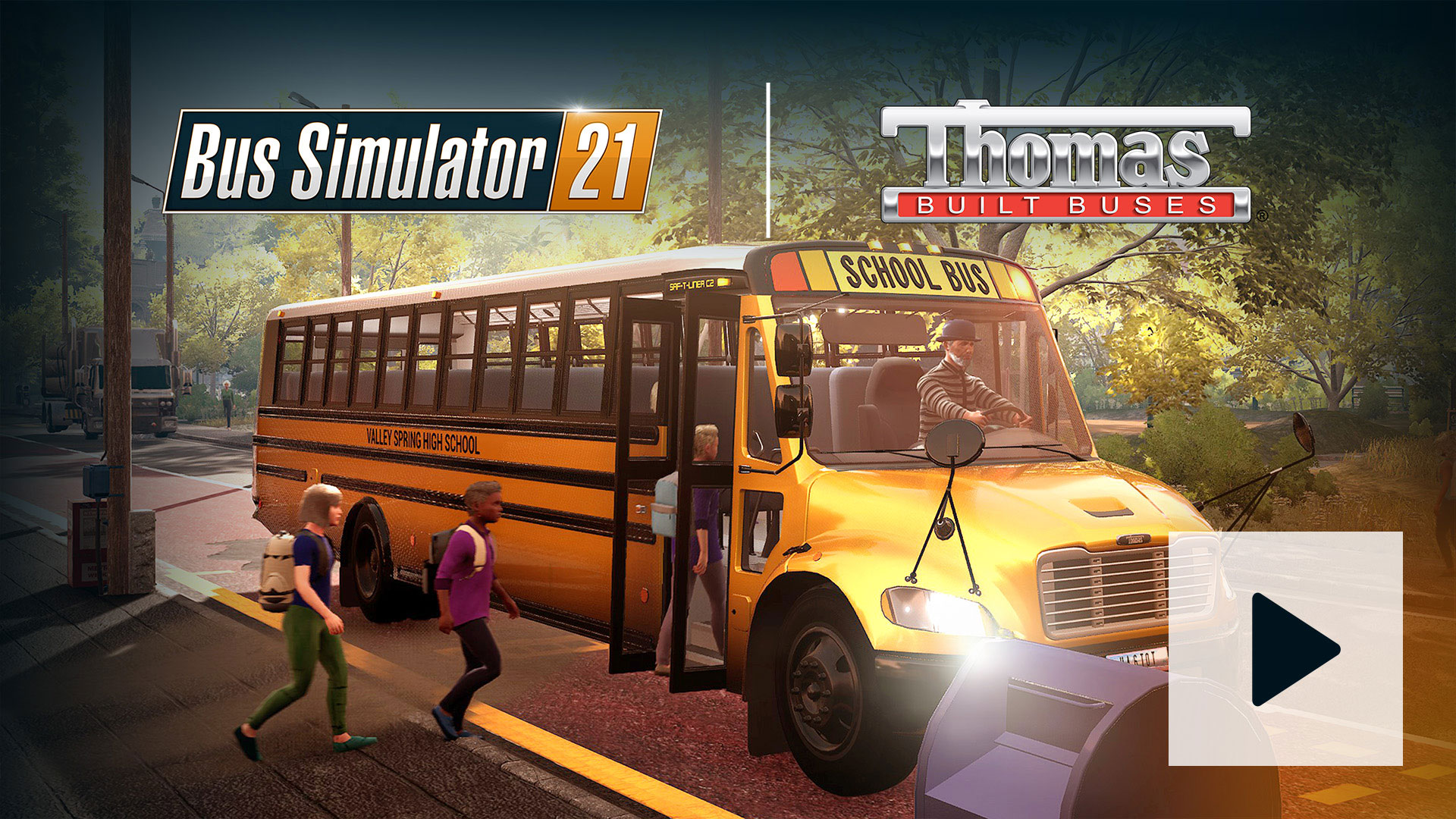The image size is (1456, 819).
Task: Select the orange '21' badge in the logo
Action: (607, 159)
